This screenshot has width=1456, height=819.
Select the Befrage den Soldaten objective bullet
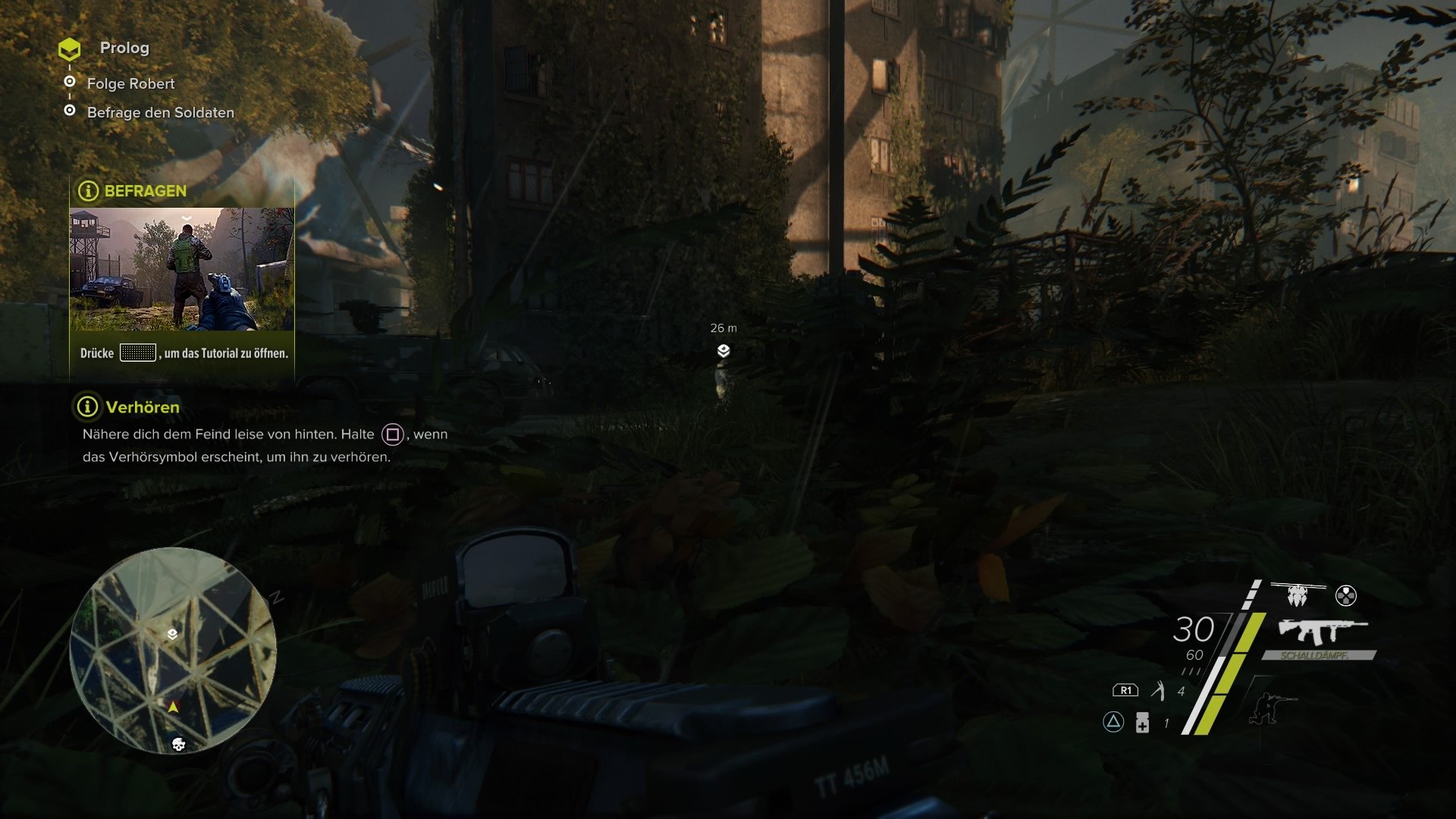(x=70, y=112)
